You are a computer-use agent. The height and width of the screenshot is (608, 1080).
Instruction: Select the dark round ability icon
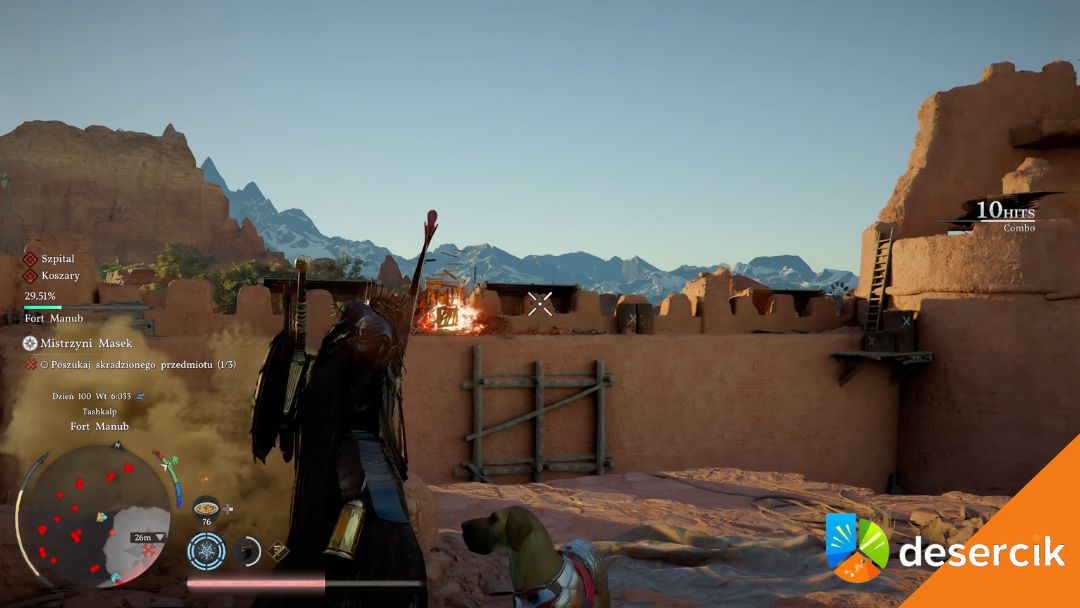pyautogui.click(x=246, y=550)
